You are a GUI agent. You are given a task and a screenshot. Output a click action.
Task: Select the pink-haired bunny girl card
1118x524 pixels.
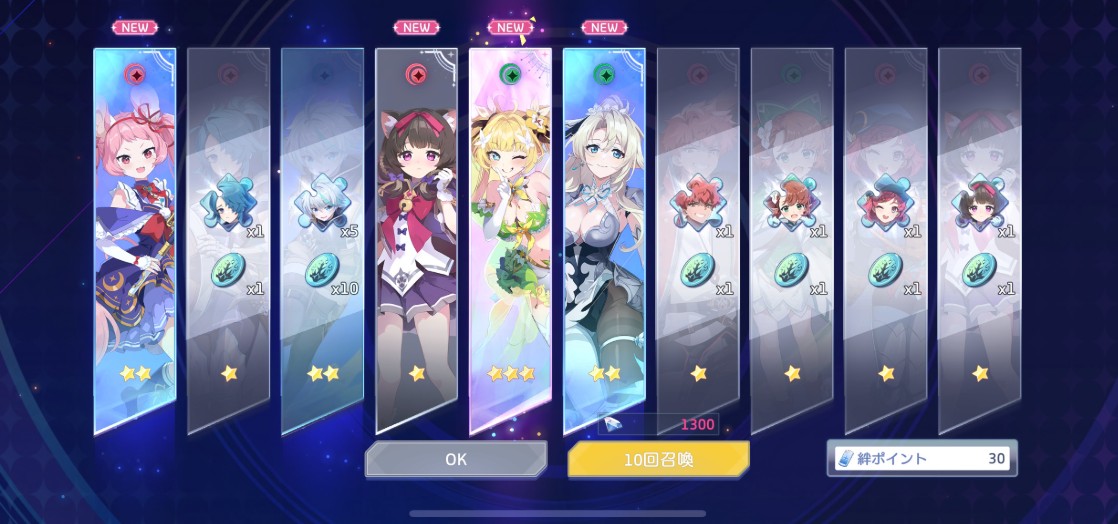click(135, 240)
